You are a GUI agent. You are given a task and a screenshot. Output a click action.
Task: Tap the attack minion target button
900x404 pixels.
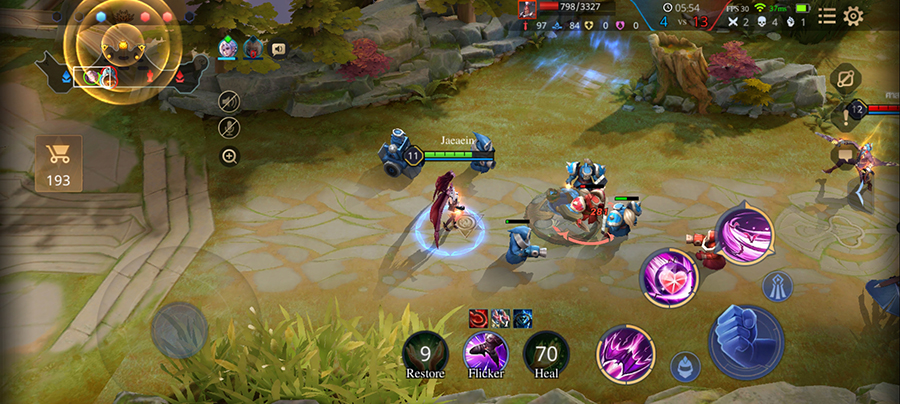point(684,366)
